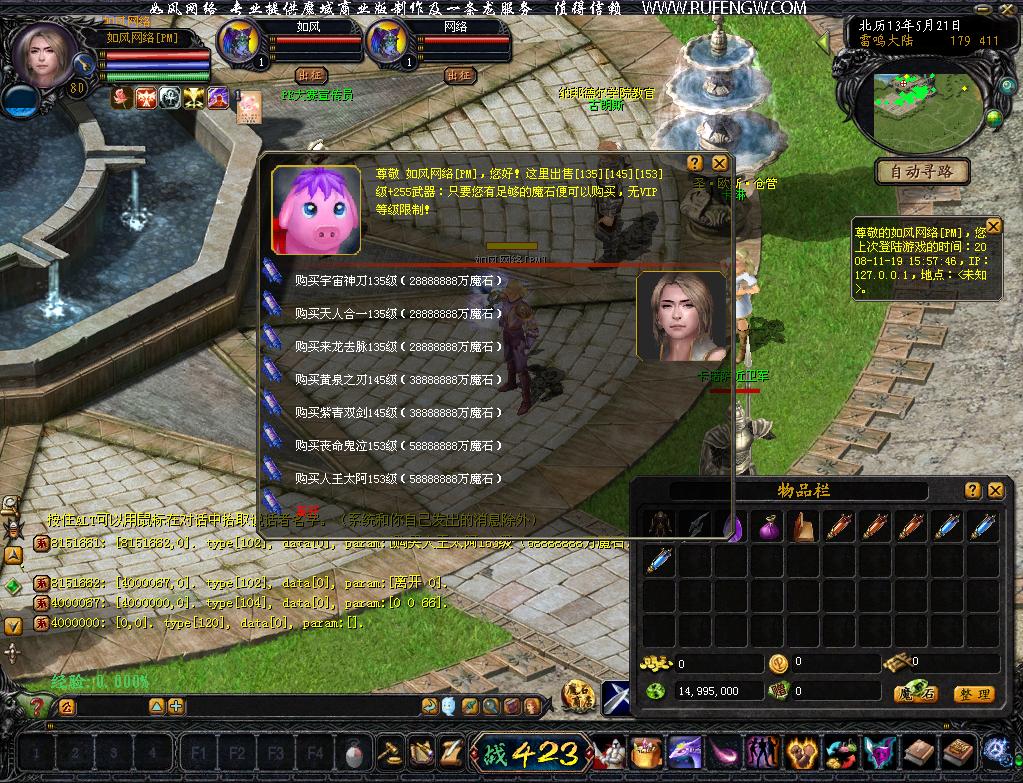Open the 魔石 button in inventory
1023x783 pixels.
tap(915, 693)
